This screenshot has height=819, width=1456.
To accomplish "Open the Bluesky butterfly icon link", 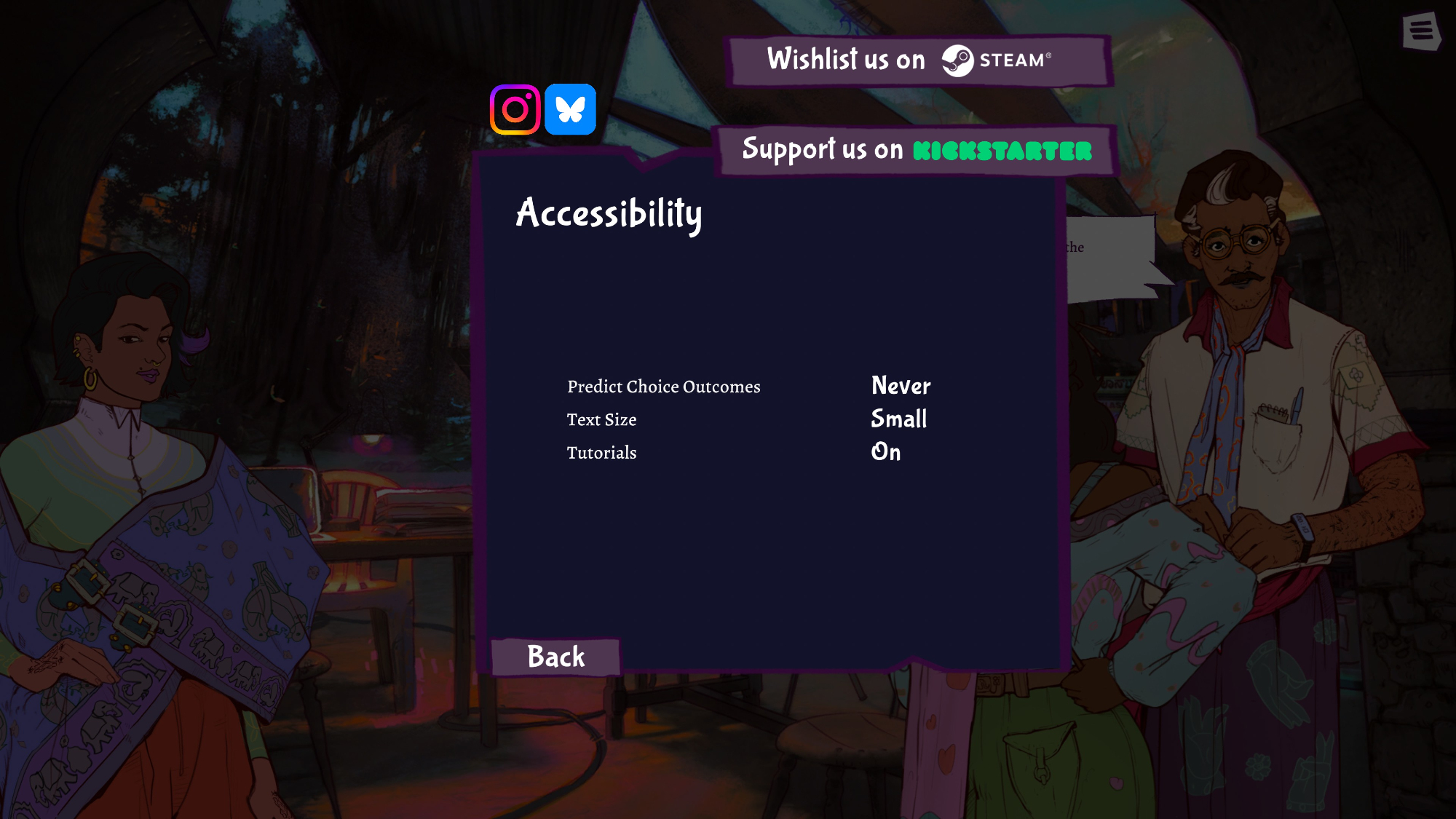I will pyautogui.click(x=571, y=110).
